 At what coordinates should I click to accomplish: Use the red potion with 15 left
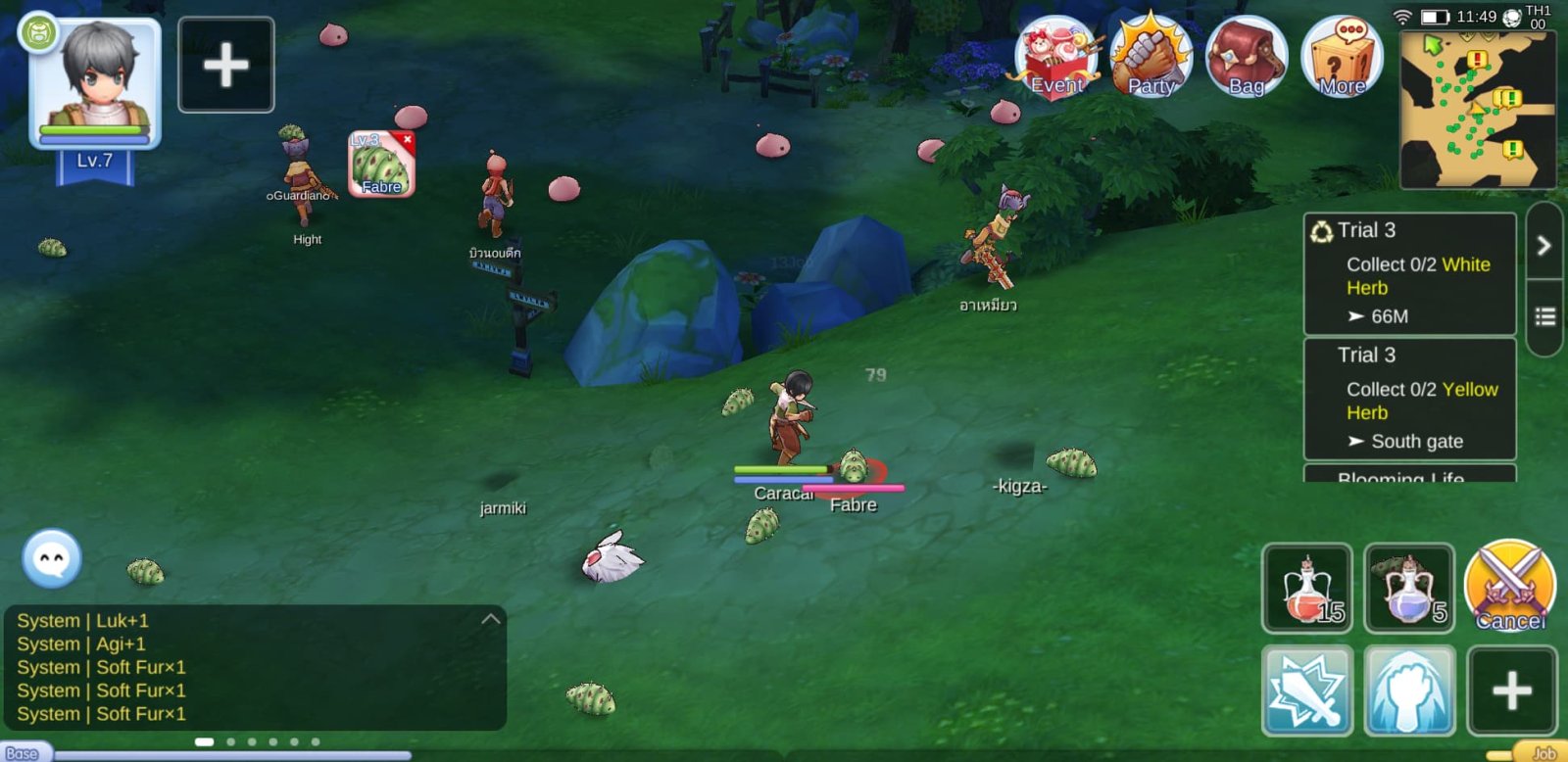[x=1307, y=589]
